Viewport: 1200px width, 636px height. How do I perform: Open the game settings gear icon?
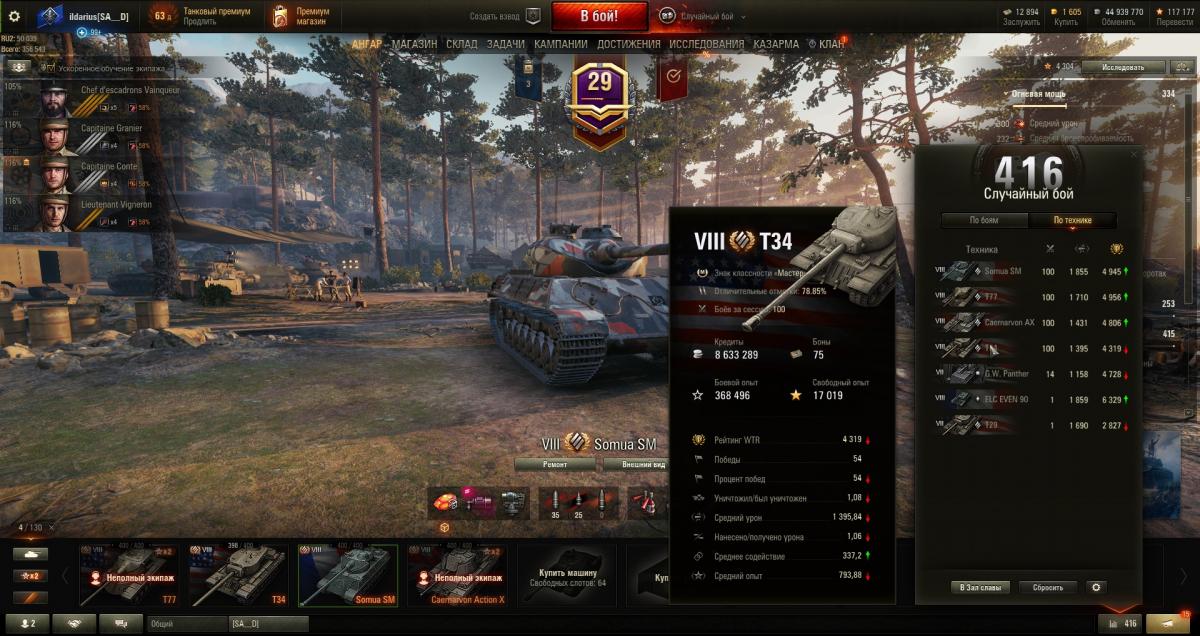click(x=14, y=16)
